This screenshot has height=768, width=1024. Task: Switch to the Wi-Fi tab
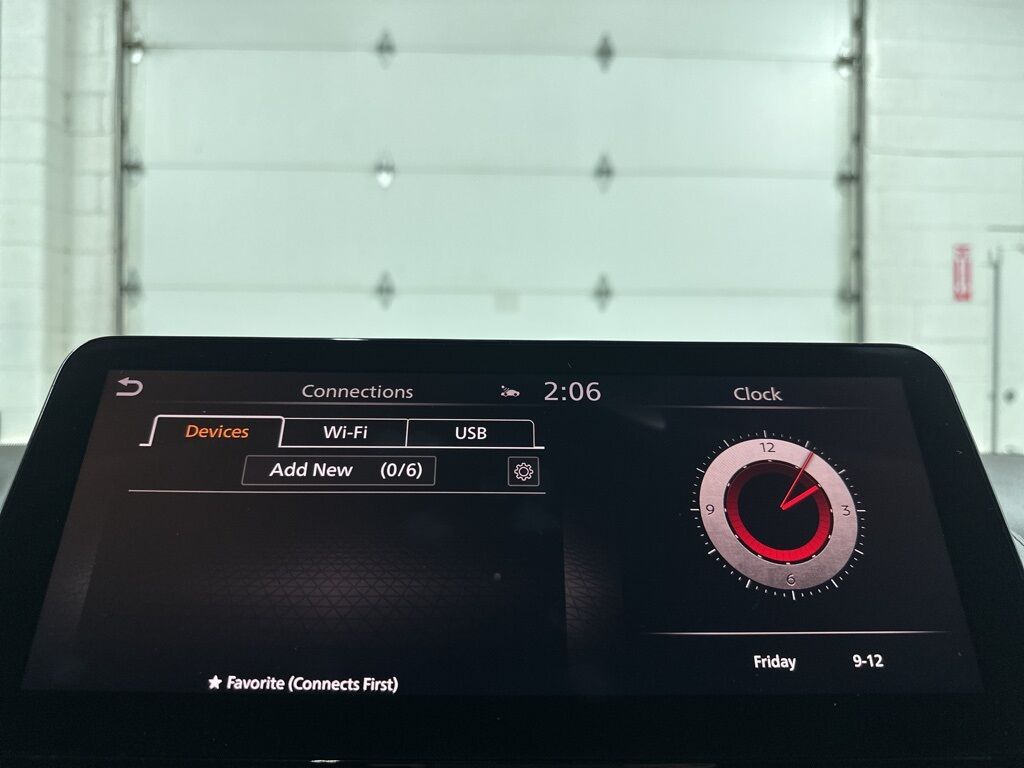coord(345,433)
